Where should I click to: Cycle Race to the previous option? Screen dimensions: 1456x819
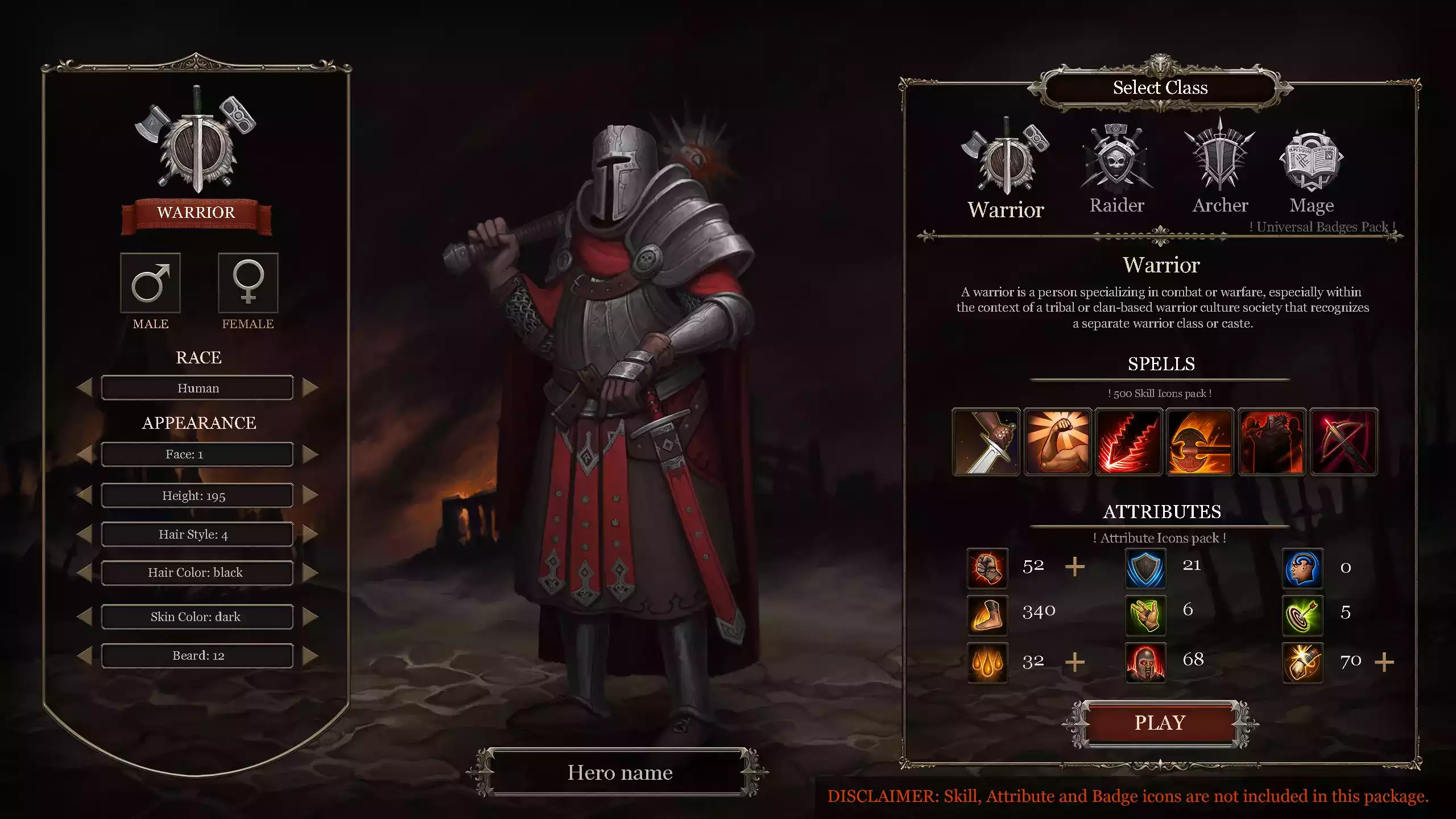(85, 388)
